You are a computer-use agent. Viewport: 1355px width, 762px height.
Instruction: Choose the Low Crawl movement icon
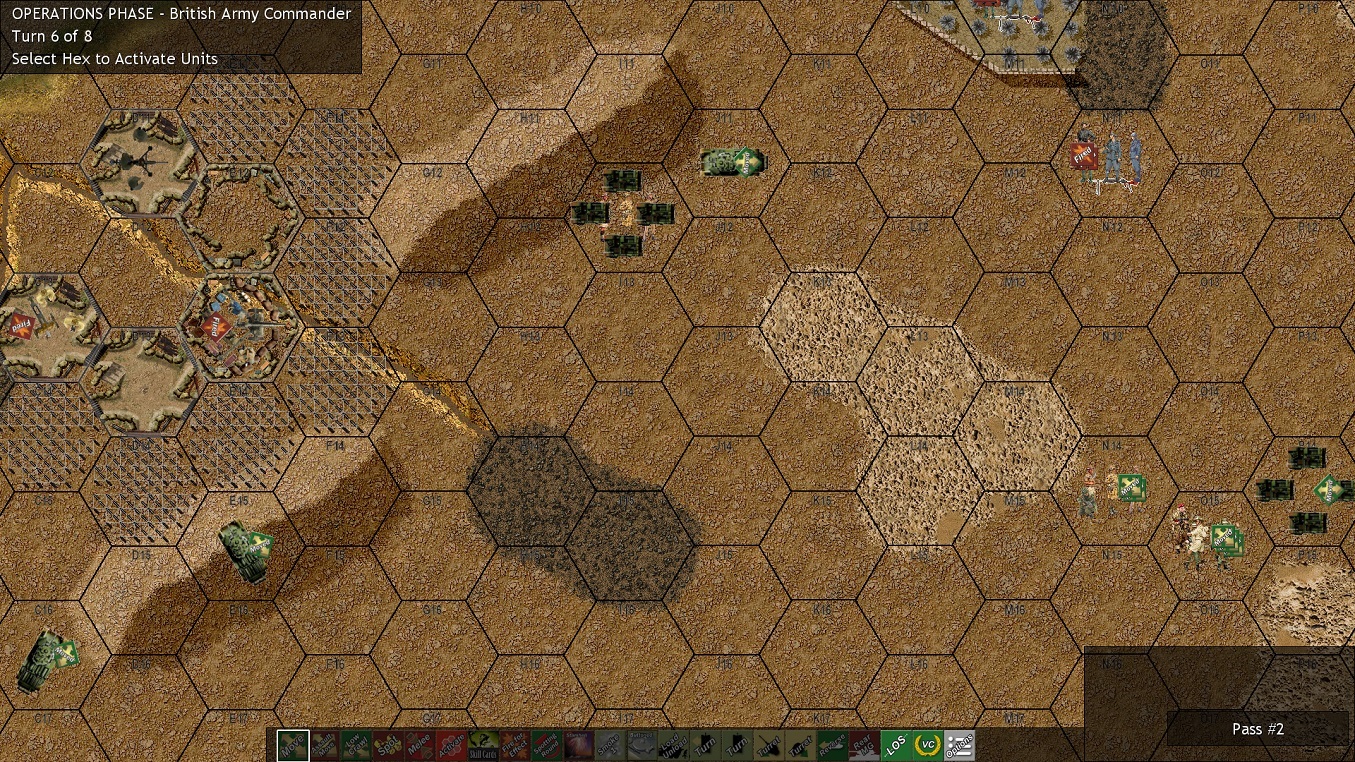356,745
